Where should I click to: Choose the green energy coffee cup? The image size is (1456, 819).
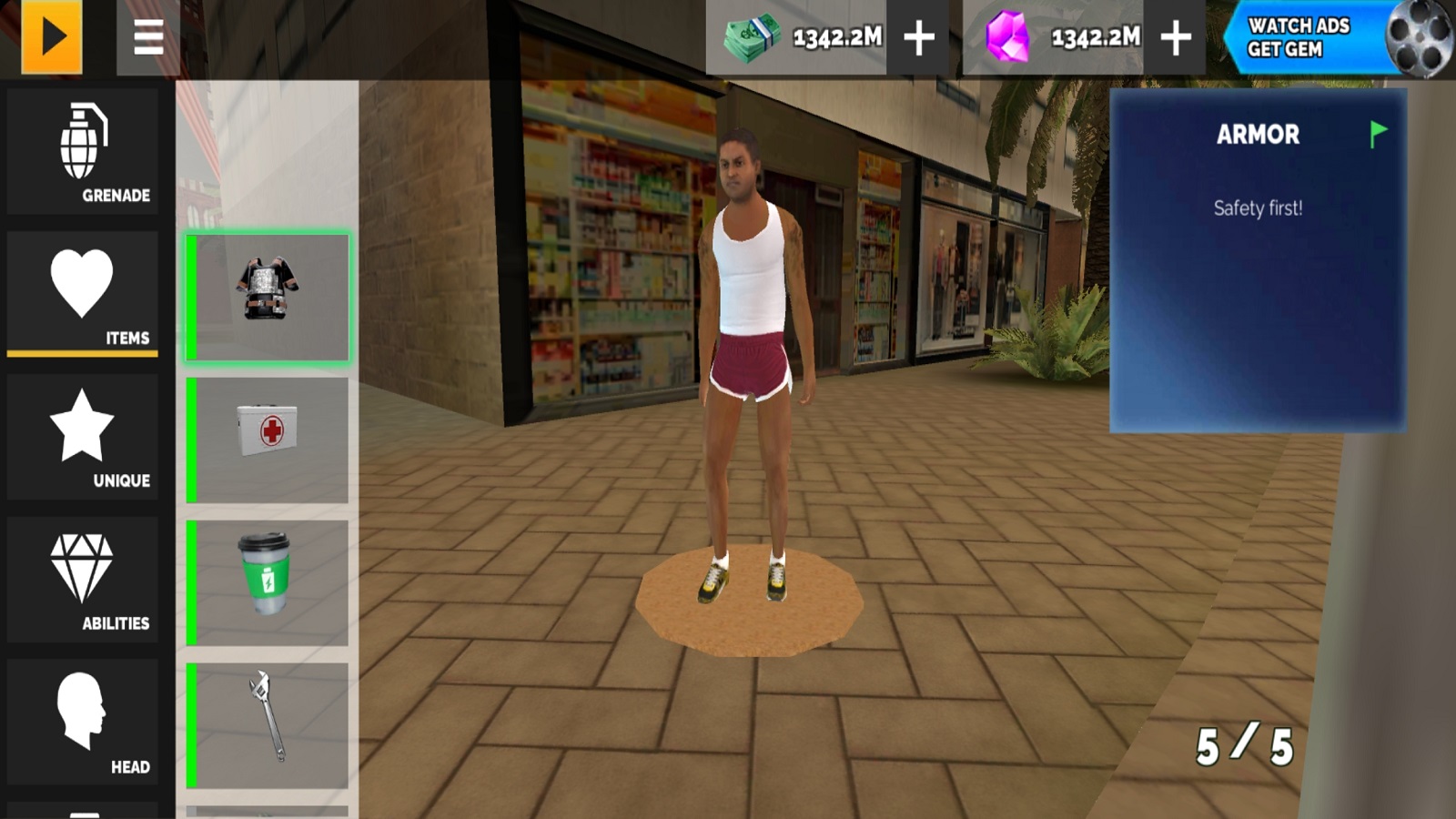click(x=268, y=582)
